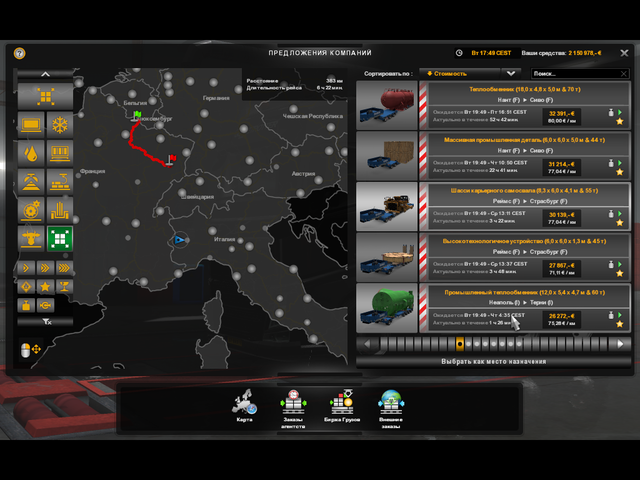Open the Карта map icon
Image resolution: width=640 pixels, height=480 pixels.
(244, 406)
